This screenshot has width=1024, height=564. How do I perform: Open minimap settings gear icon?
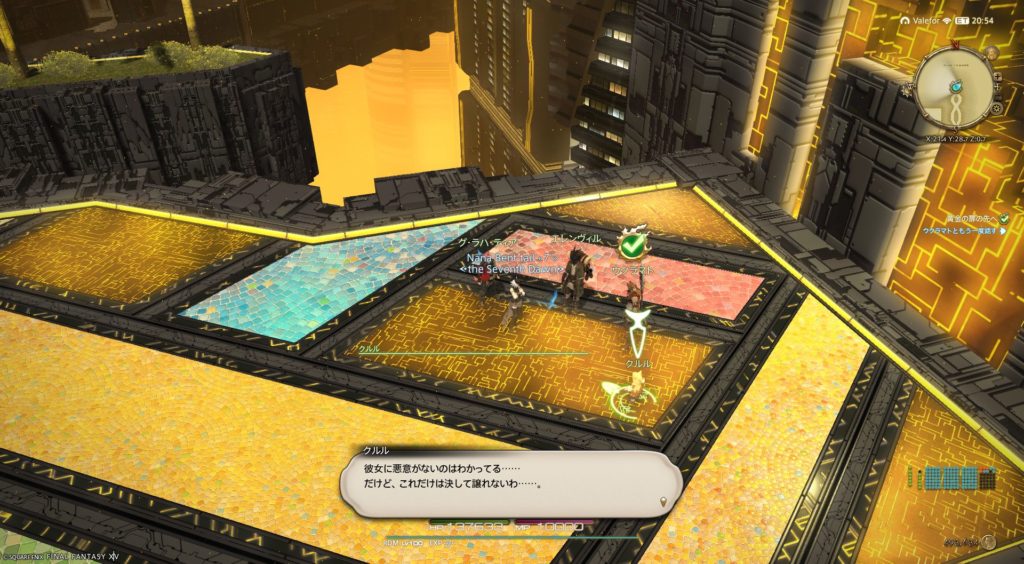click(x=997, y=107)
